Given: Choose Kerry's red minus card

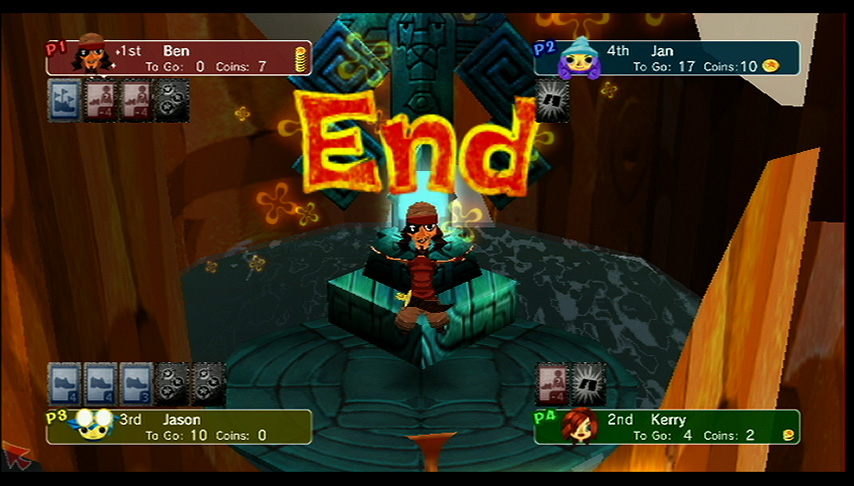Looking at the screenshot, I should click(x=553, y=383).
